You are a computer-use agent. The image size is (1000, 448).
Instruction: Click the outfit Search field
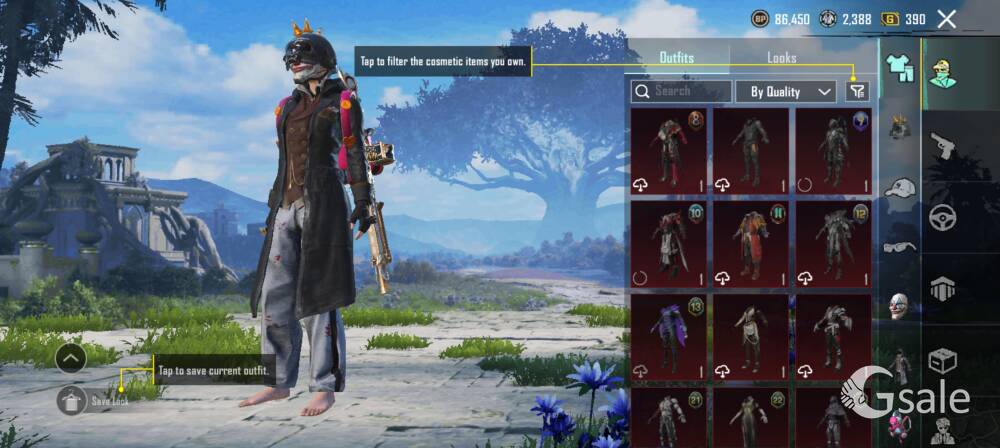coord(681,91)
